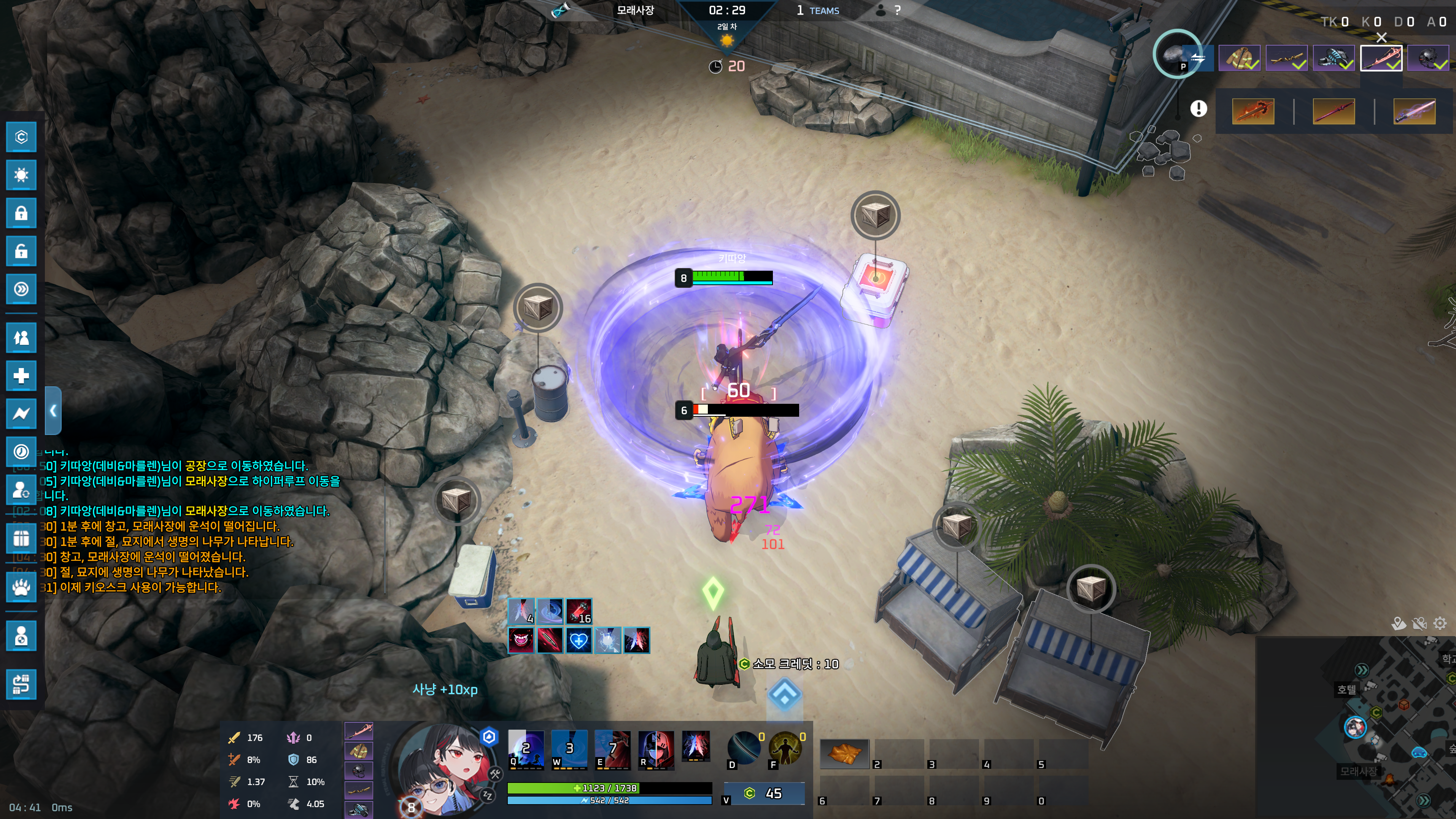The height and width of the screenshot is (819, 1456).
Task: Open the paw print sidebar tool
Action: (x=21, y=587)
